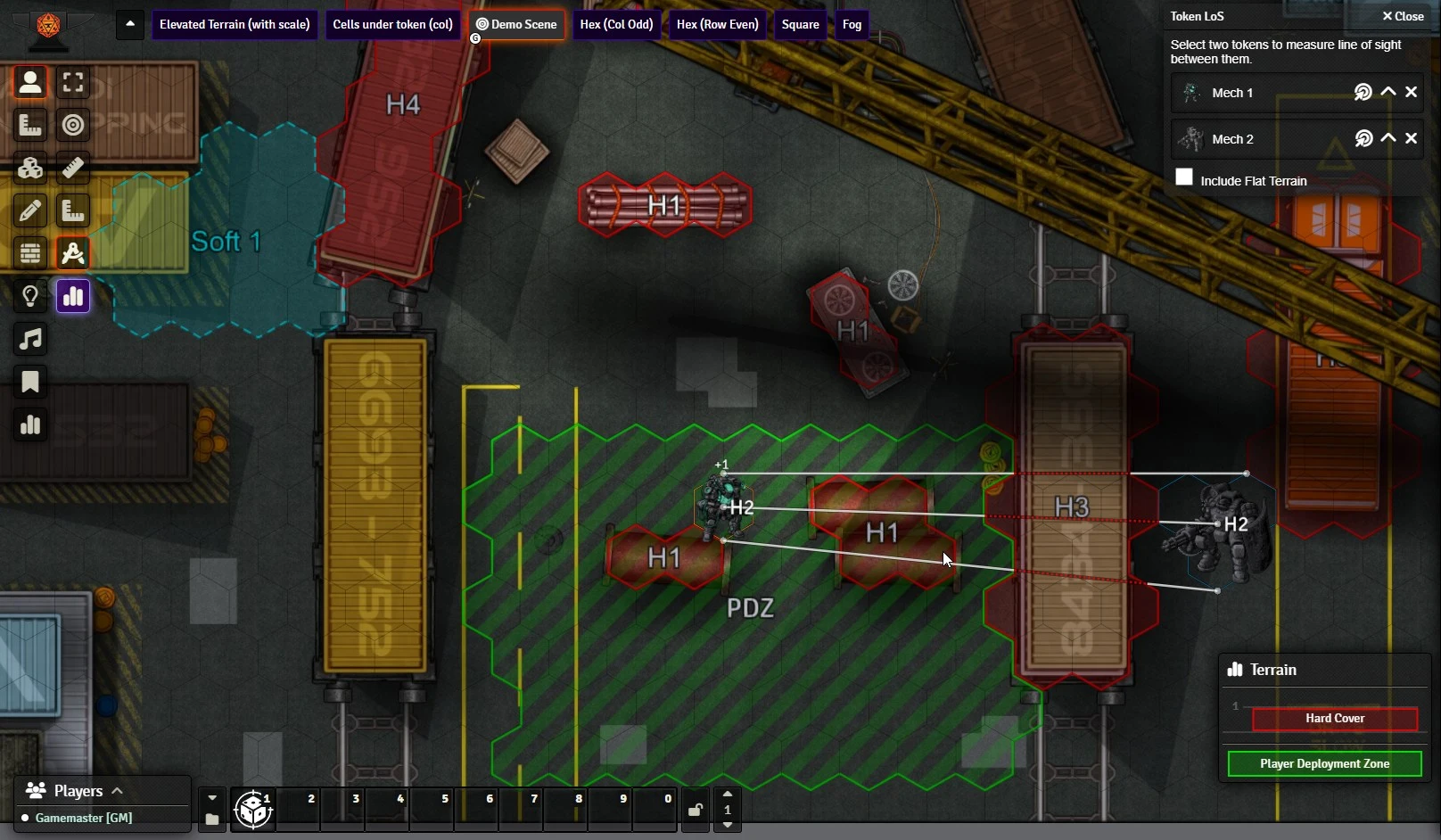Click the dice macro in hotbar slot 1
The height and width of the screenshot is (840, 1441).
pos(253,810)
